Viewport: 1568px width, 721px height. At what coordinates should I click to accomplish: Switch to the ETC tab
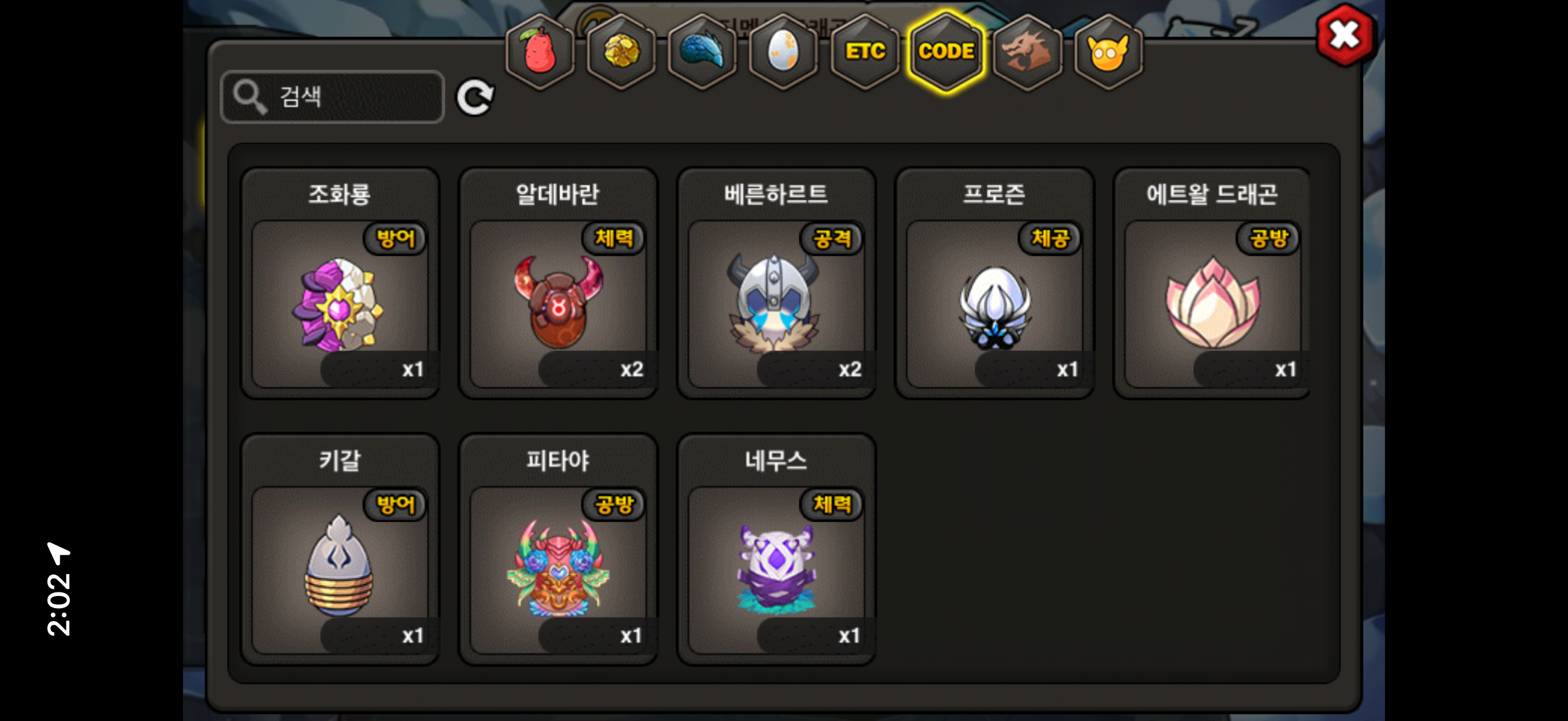click(x=865, y=52)
